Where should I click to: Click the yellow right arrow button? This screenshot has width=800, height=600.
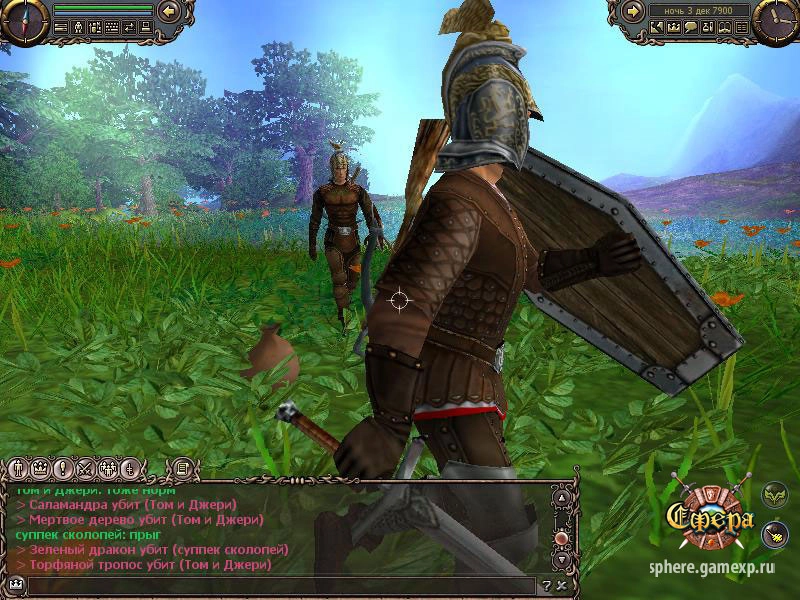[x=632, y=12]
